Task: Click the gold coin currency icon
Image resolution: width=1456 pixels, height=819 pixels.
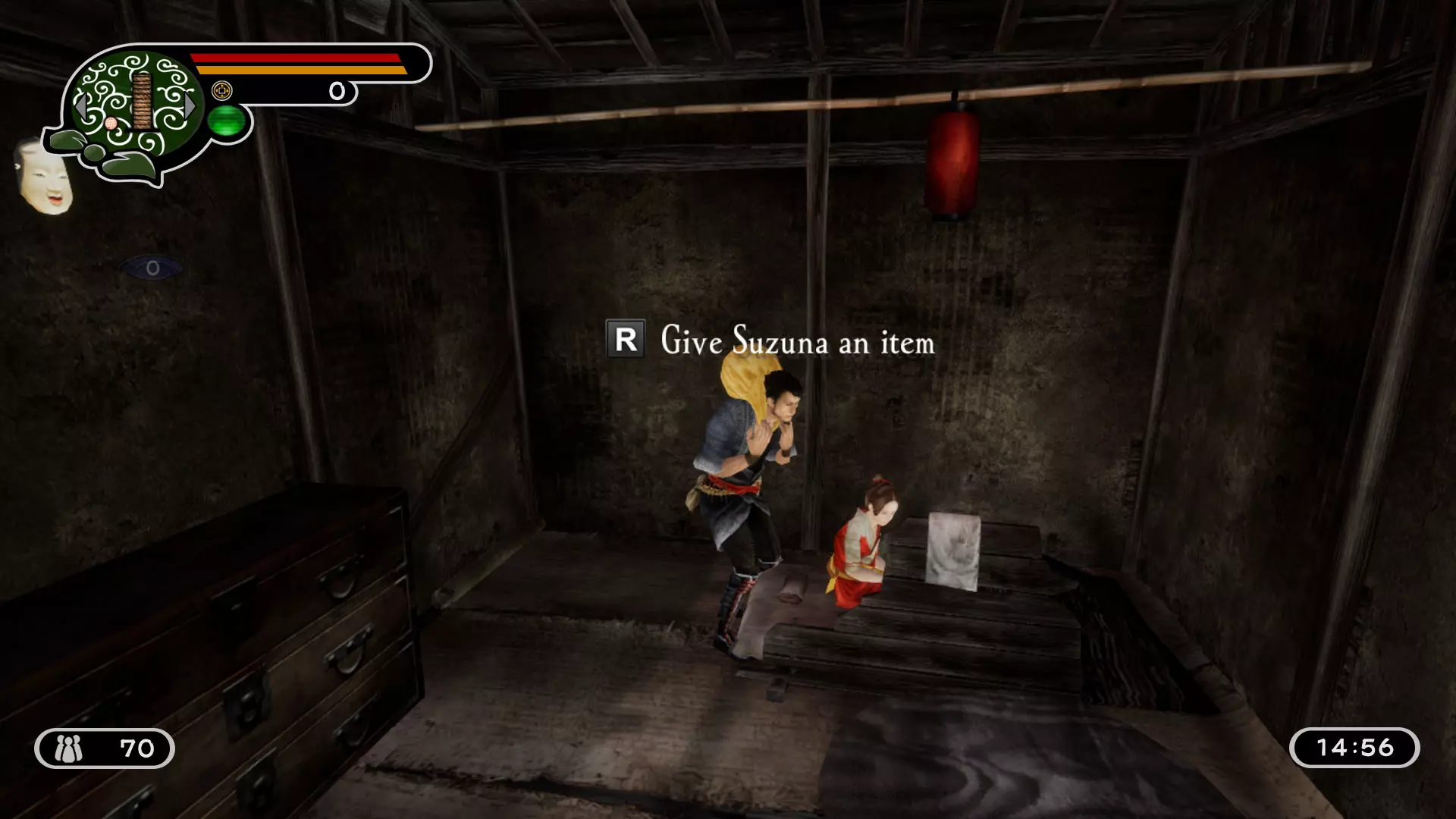Action: [222, 90]
